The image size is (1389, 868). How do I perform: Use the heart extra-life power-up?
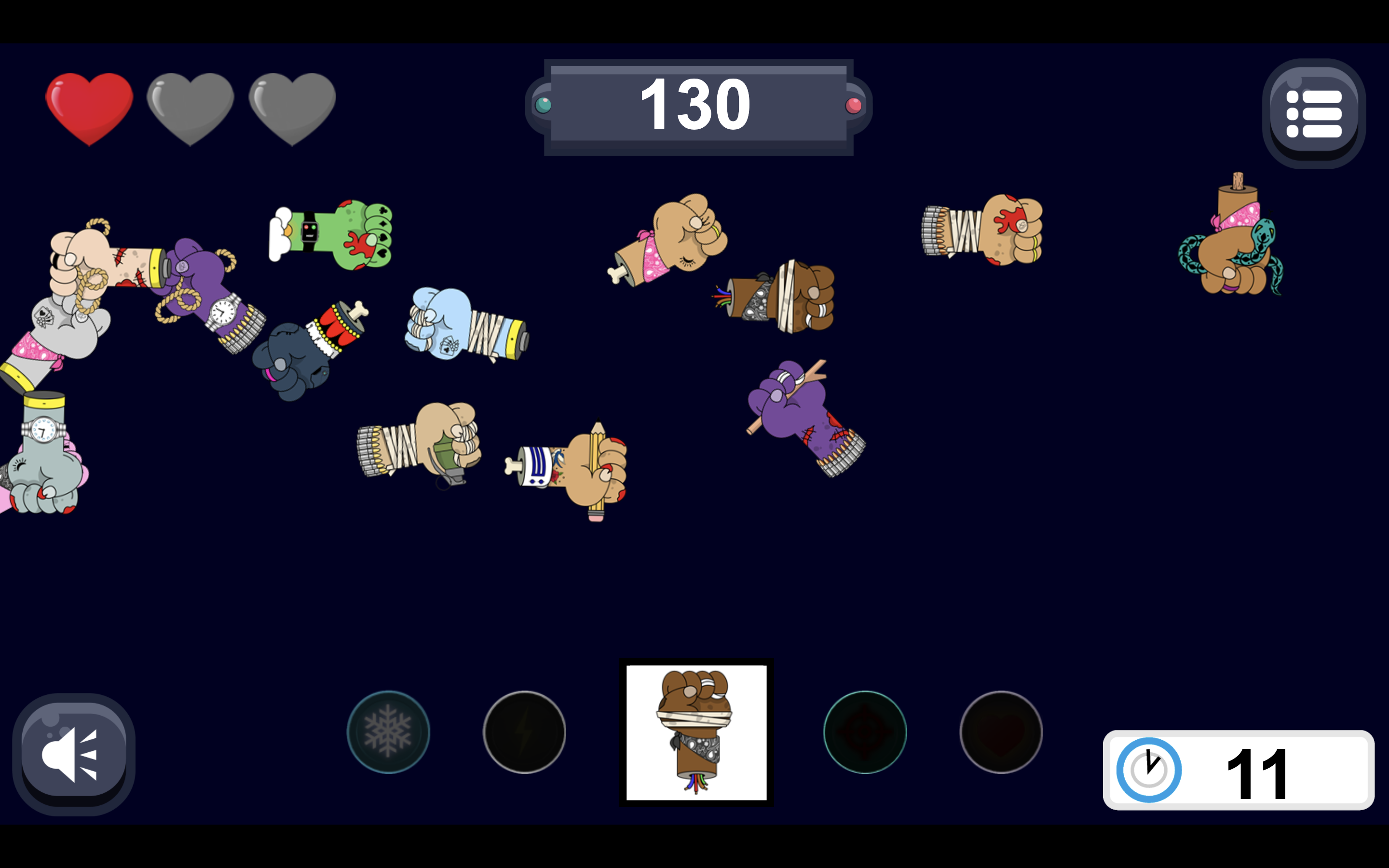tap(1000, 732)
